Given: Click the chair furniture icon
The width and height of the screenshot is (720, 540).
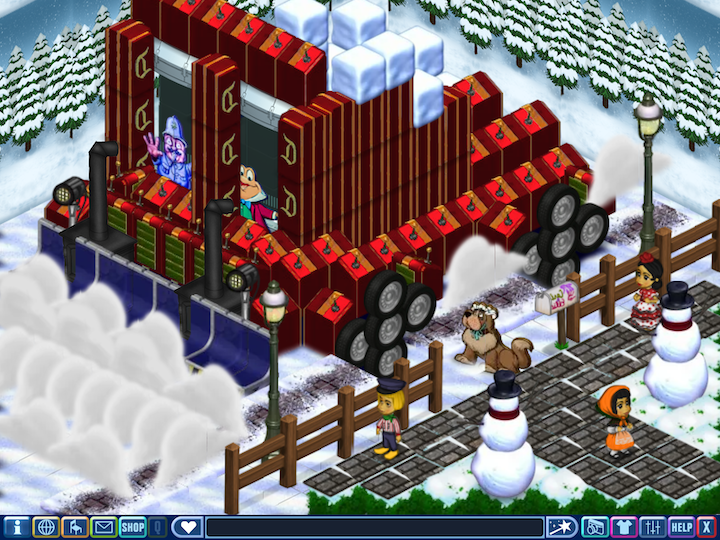Looking at the screenshot, I should 74,527.
